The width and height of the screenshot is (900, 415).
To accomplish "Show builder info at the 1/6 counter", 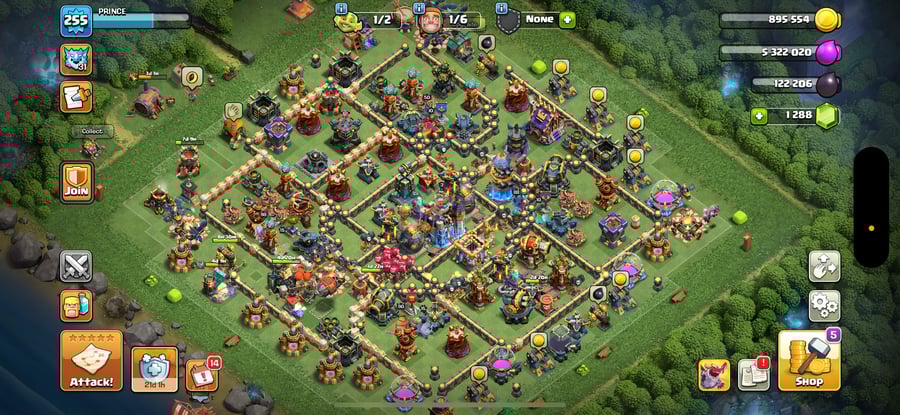I will (x=447, y=19).
